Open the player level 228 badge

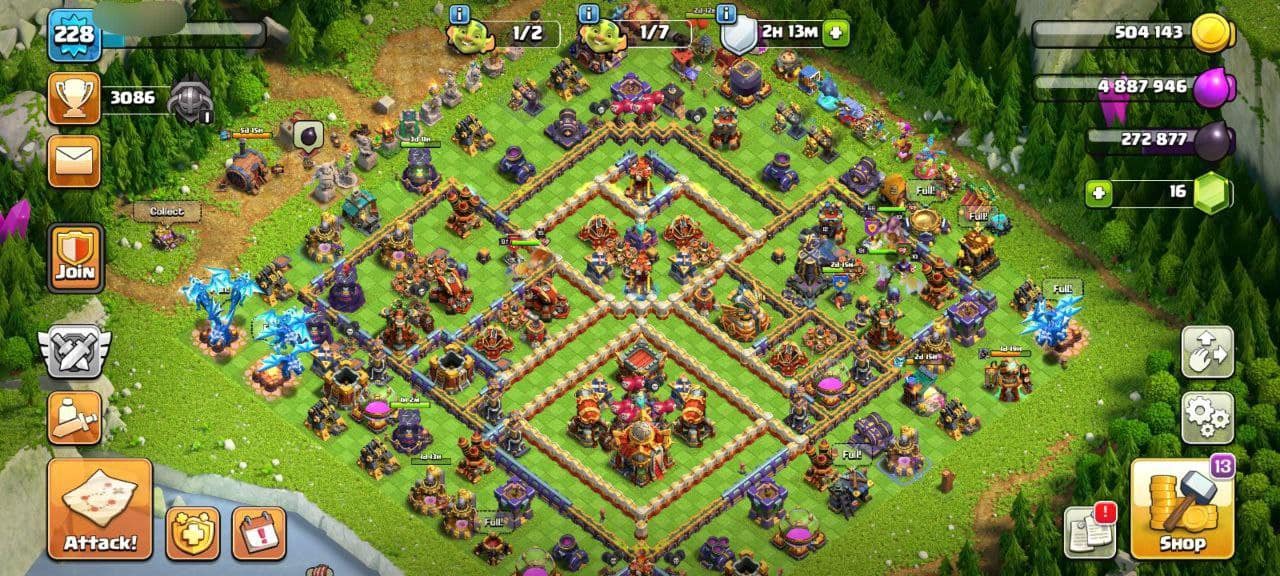click(x=74, y=35)
